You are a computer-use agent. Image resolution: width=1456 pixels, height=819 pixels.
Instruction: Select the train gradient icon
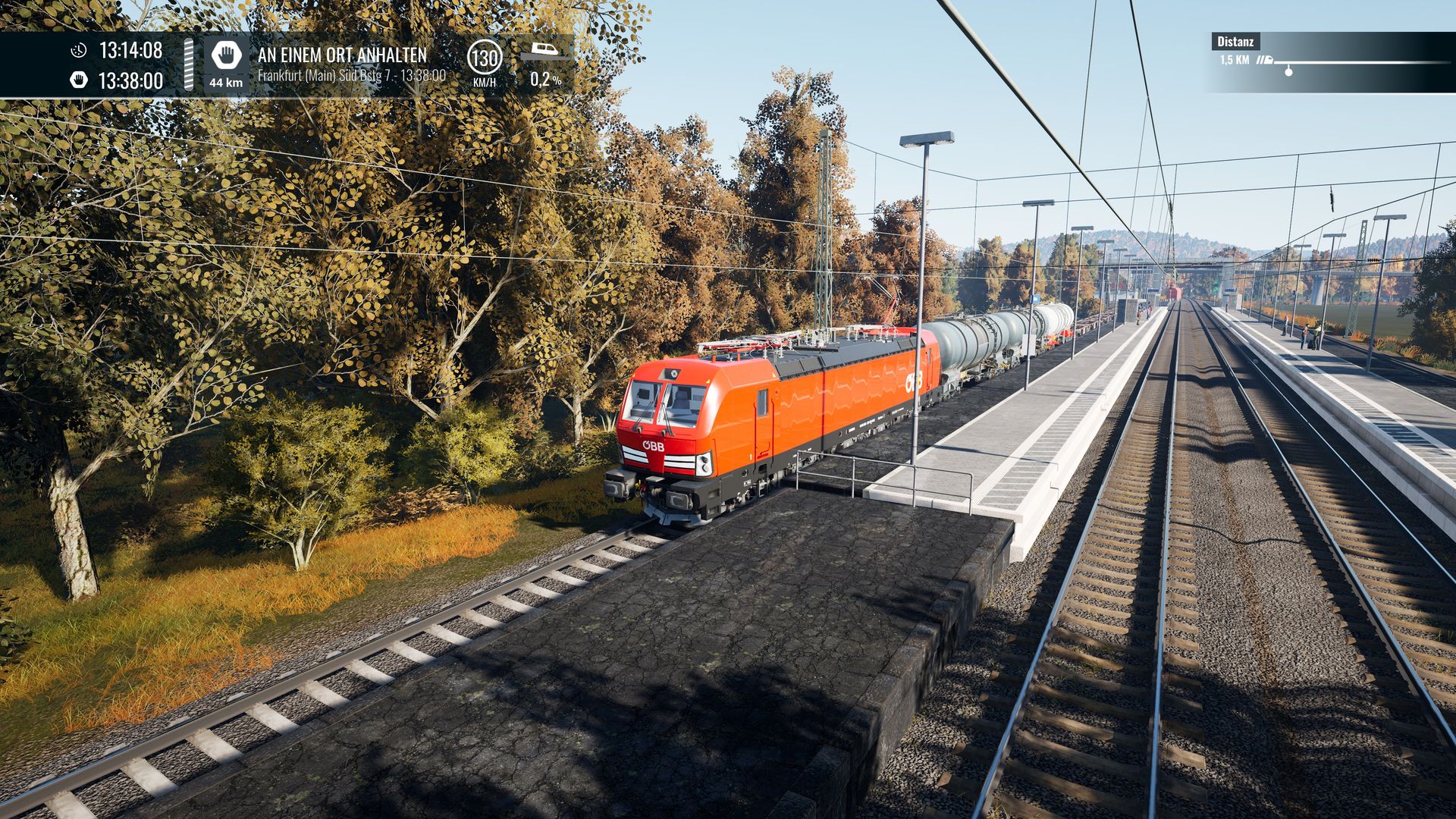pos(544,52)
